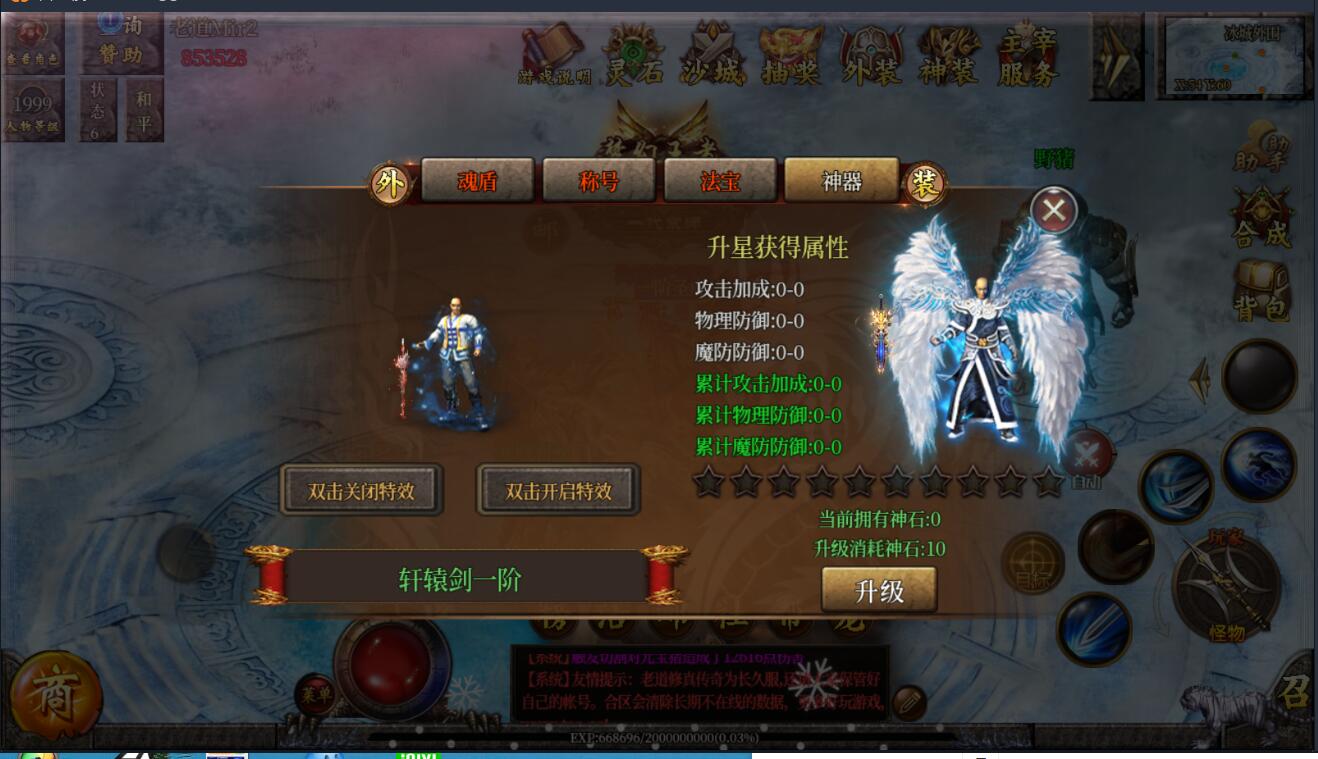
Task: Open the 主宰服务 menu
Action: point(1028,57)
